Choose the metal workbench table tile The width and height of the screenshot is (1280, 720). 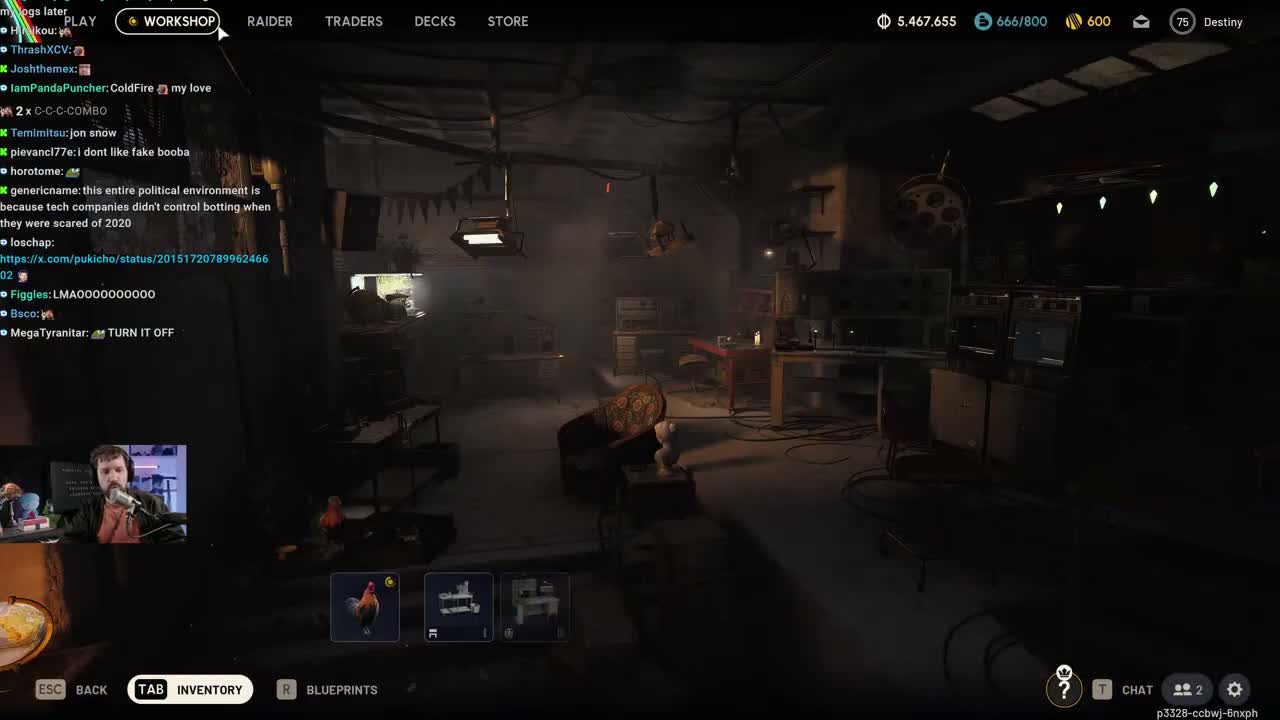(x=459, y=606)
